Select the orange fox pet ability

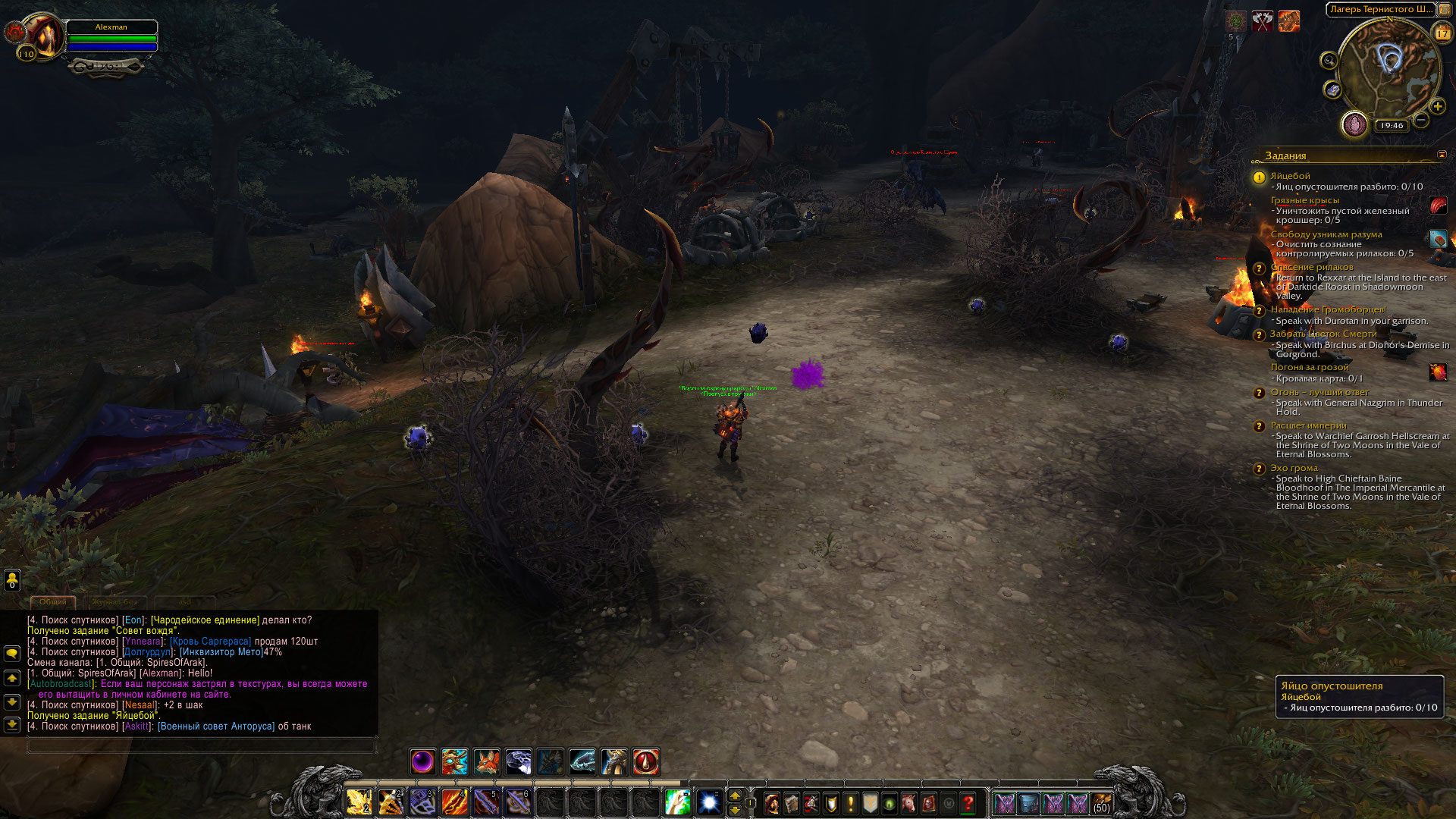[487, 761]
